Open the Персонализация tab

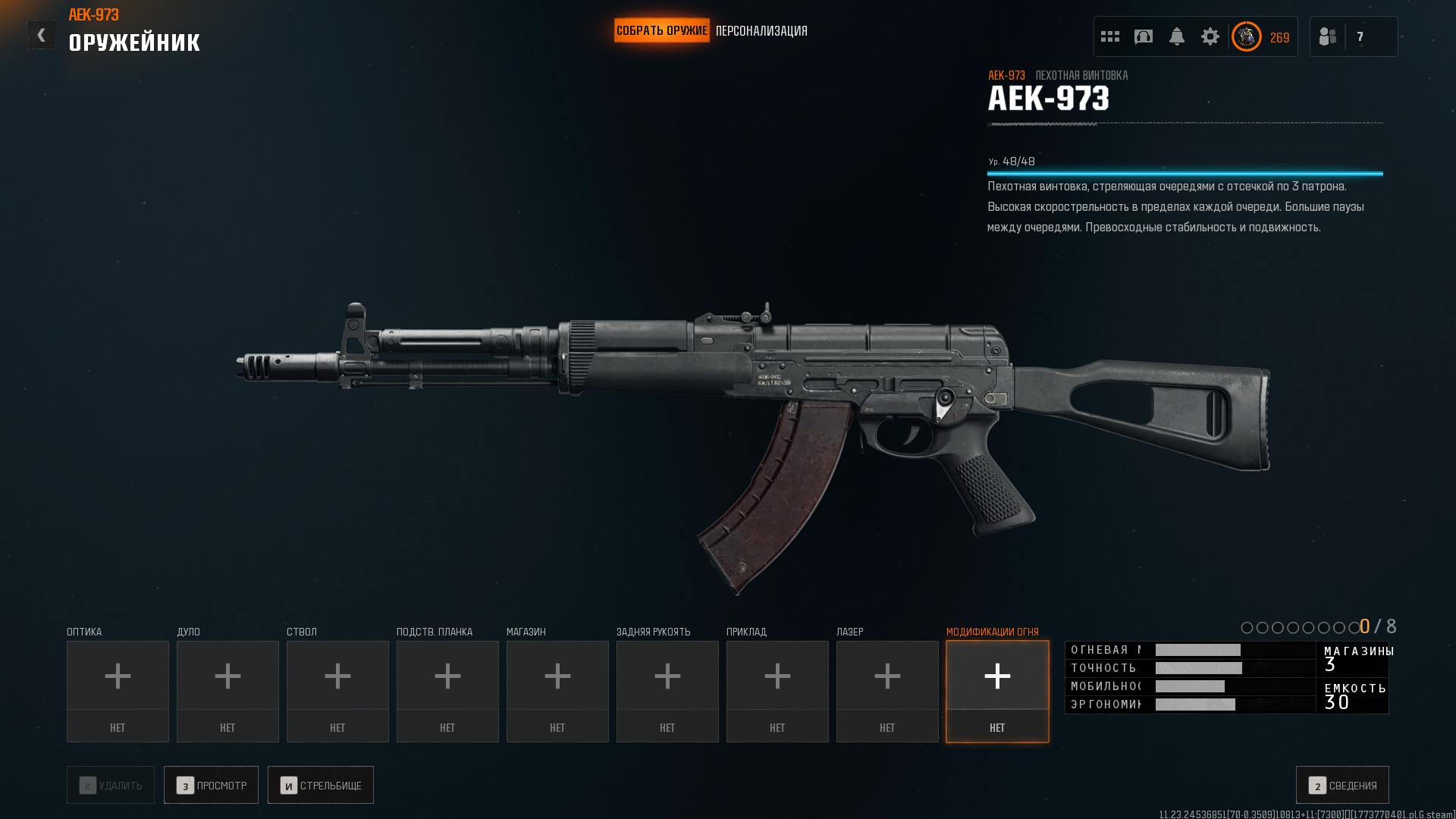pyautogui.click(x=761, y=31)
